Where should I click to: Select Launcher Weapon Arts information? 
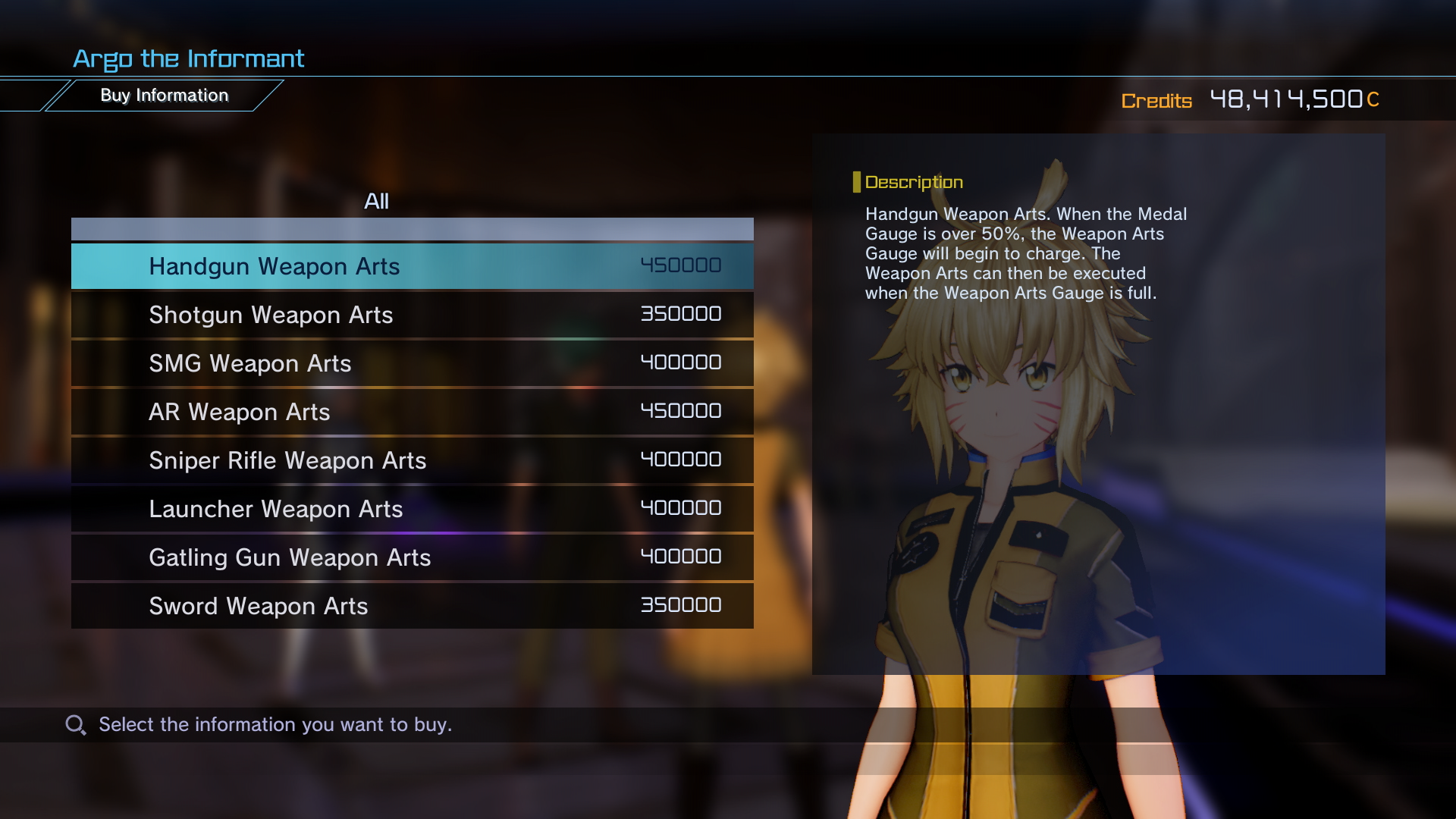pos(276,509)
